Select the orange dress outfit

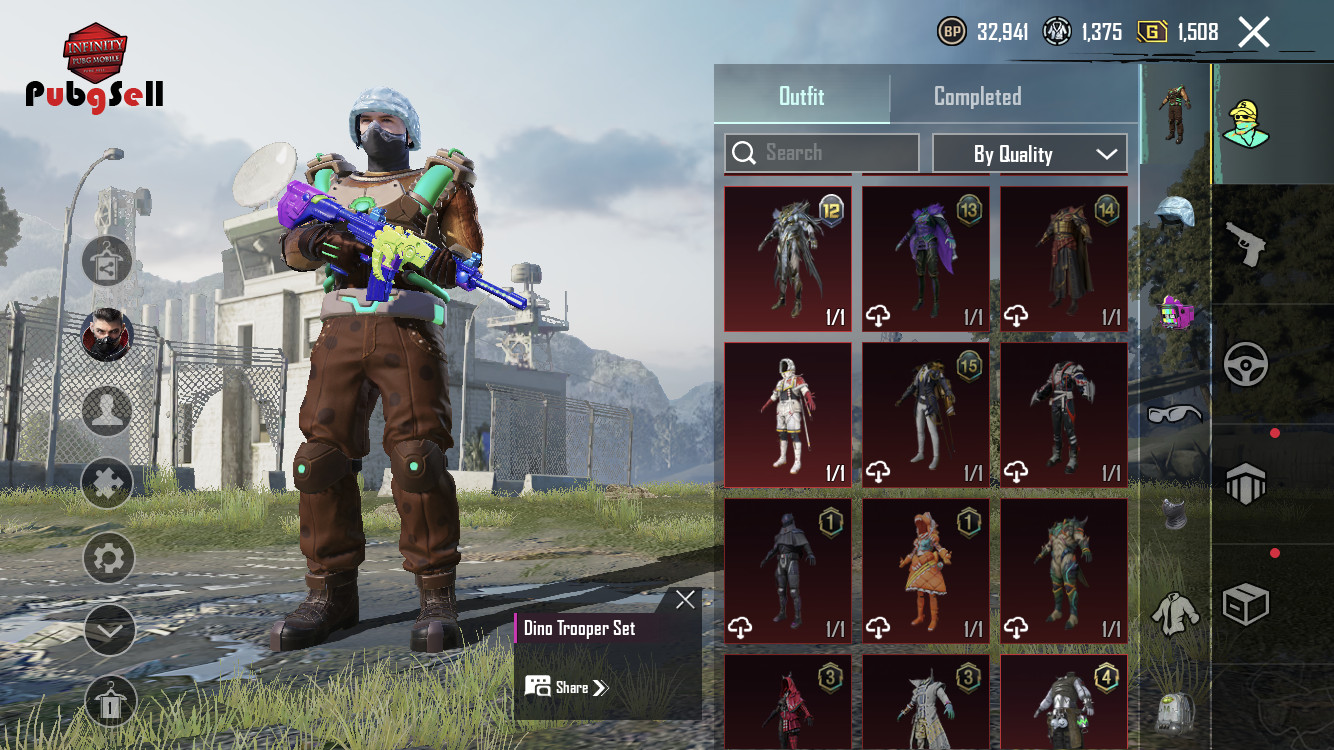tap(926, 571)
